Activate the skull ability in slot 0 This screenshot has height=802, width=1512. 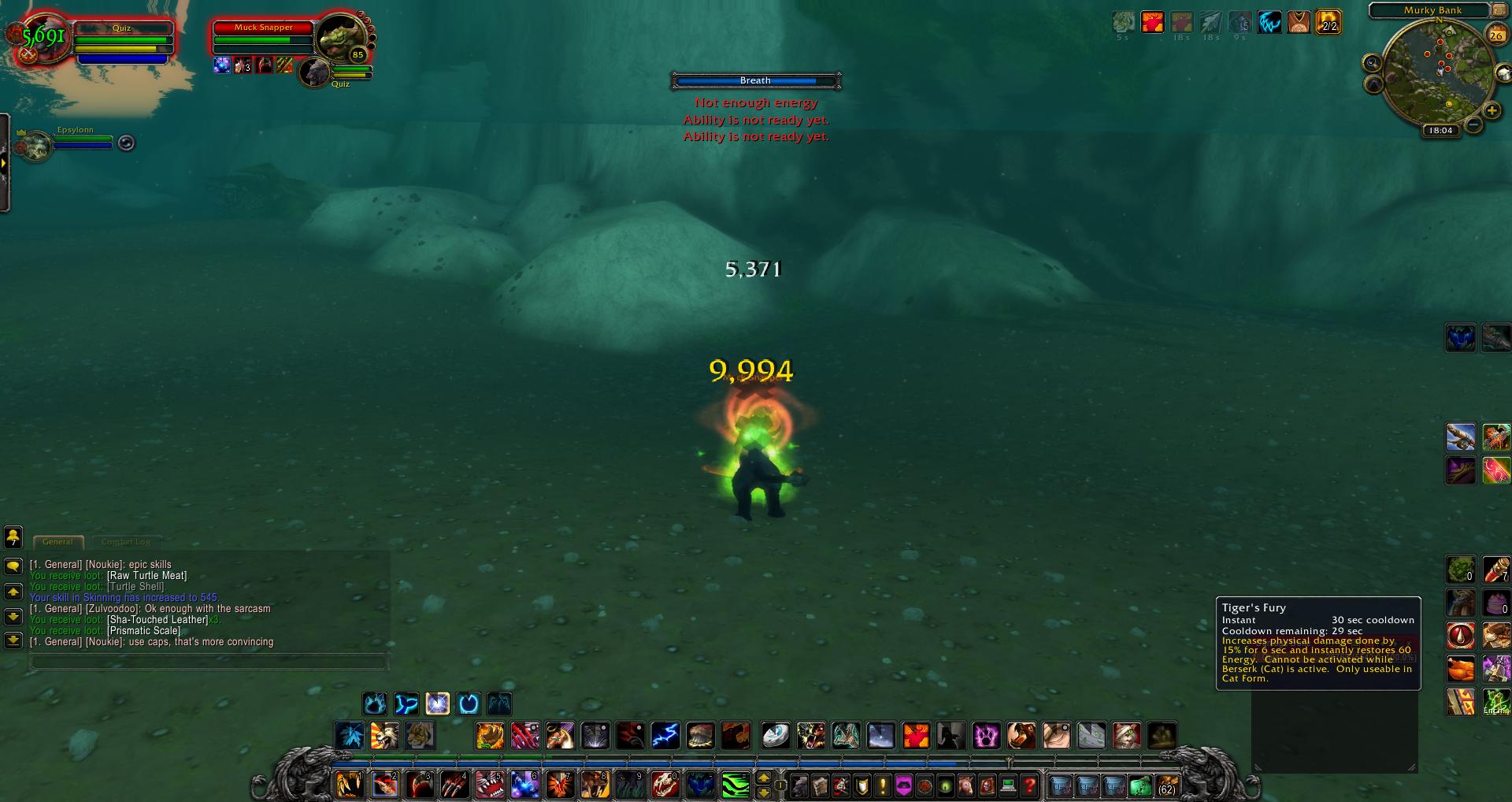(665, 785)
